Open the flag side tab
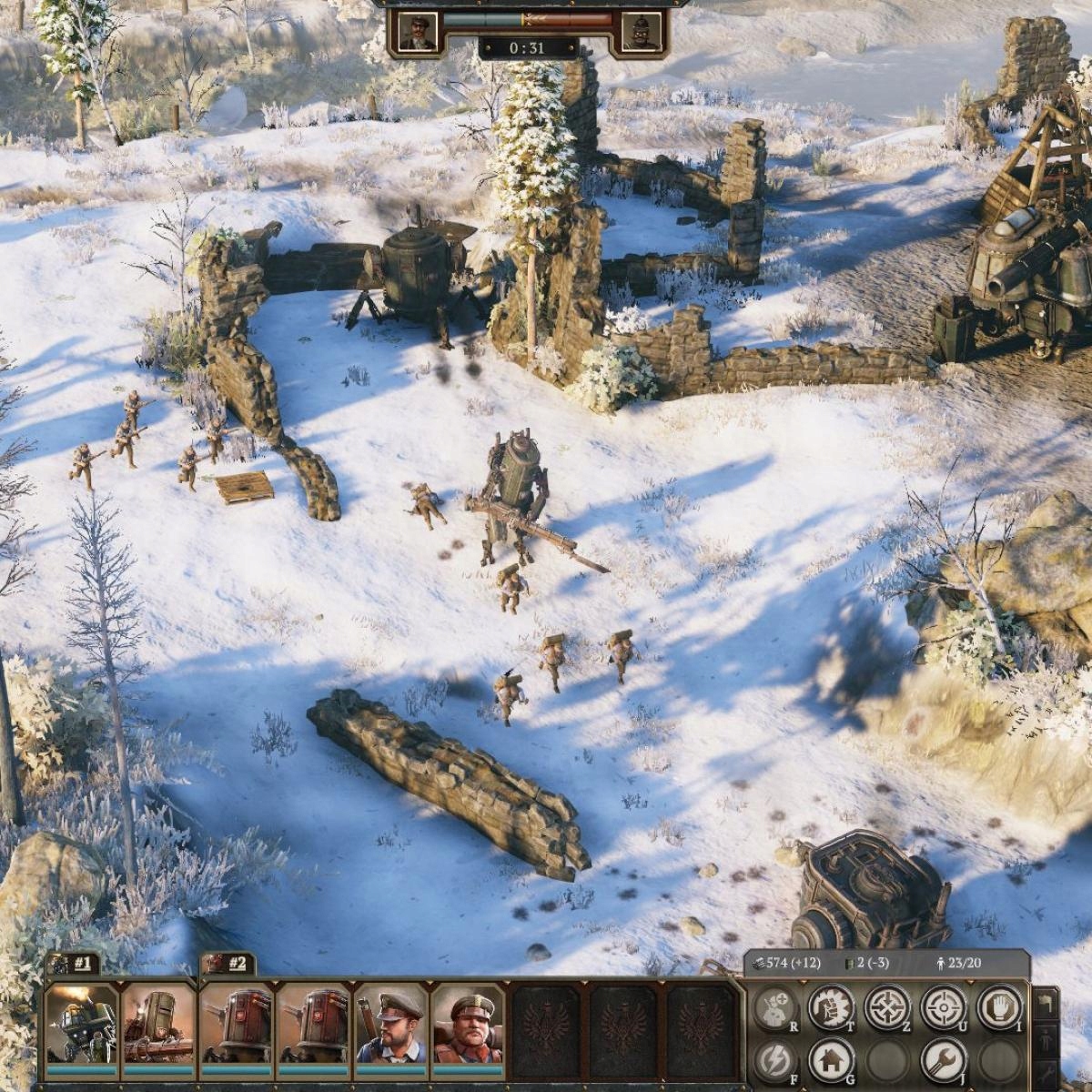The width and height of the screenshot is (1092, 1092). coord(1046,1004)
